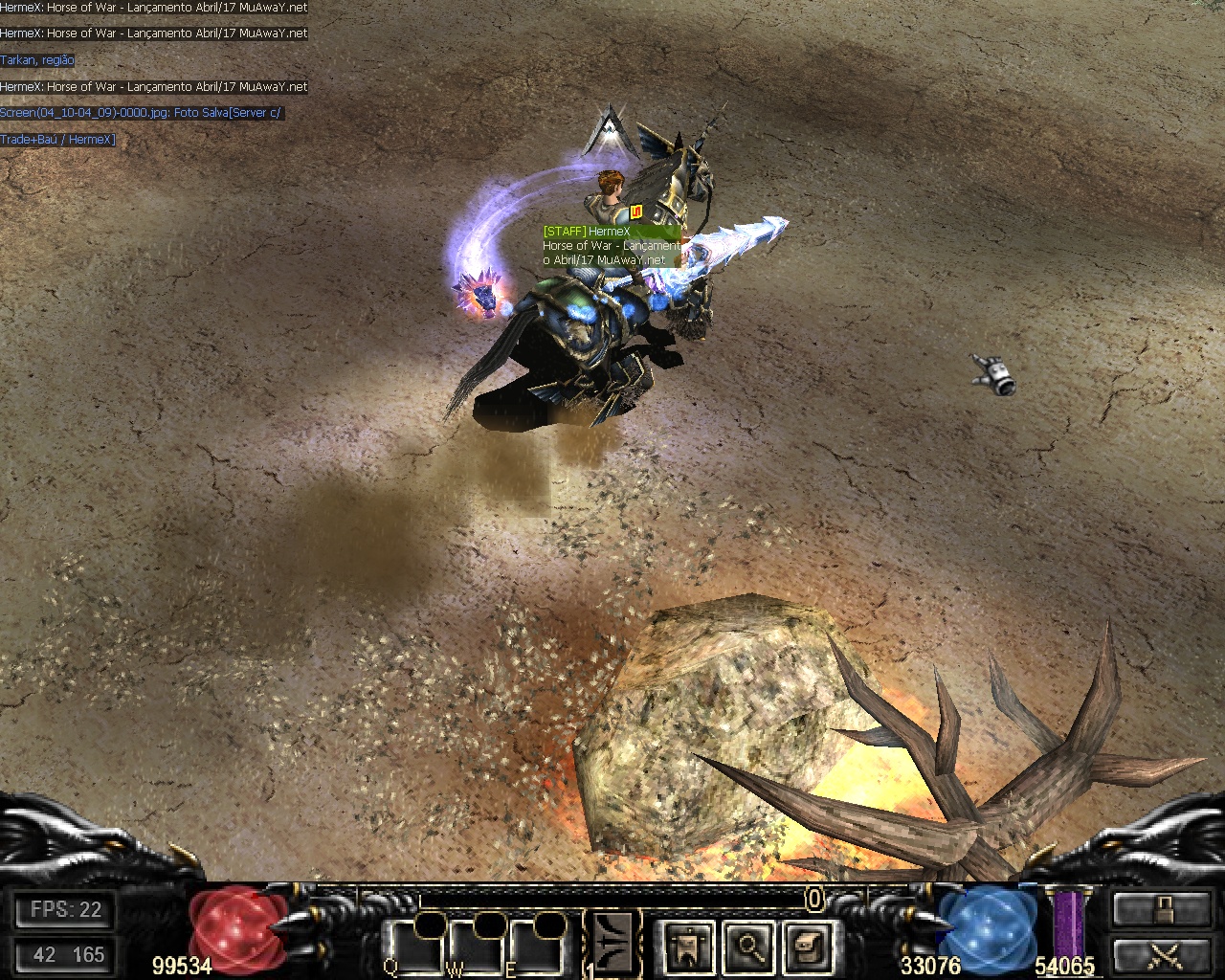Screen dimensions: 1225x980
Task: Activate the crossed swords button
Action: [x=1162, y=955]
